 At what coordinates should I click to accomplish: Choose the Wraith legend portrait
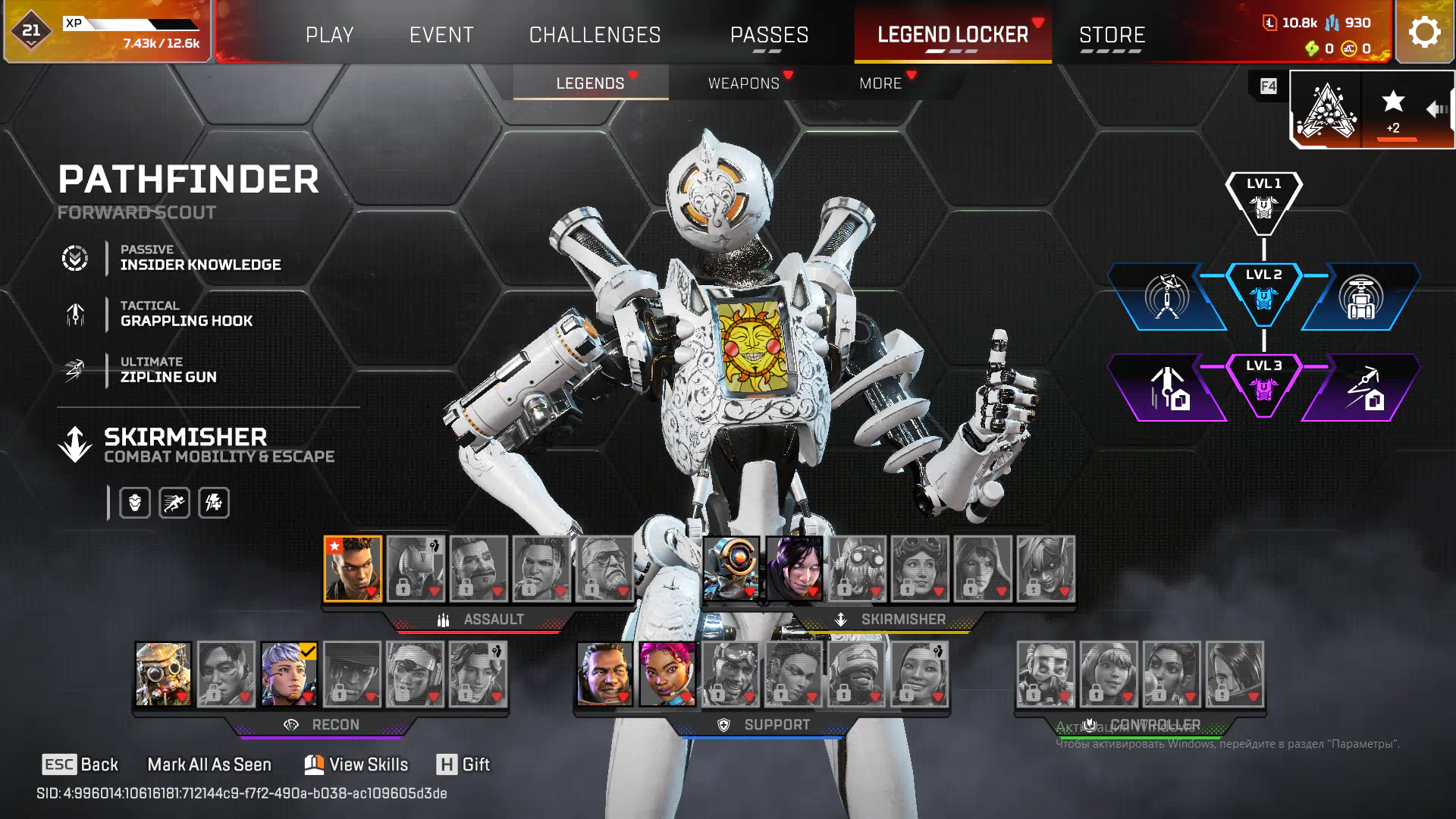click(794, 568)
